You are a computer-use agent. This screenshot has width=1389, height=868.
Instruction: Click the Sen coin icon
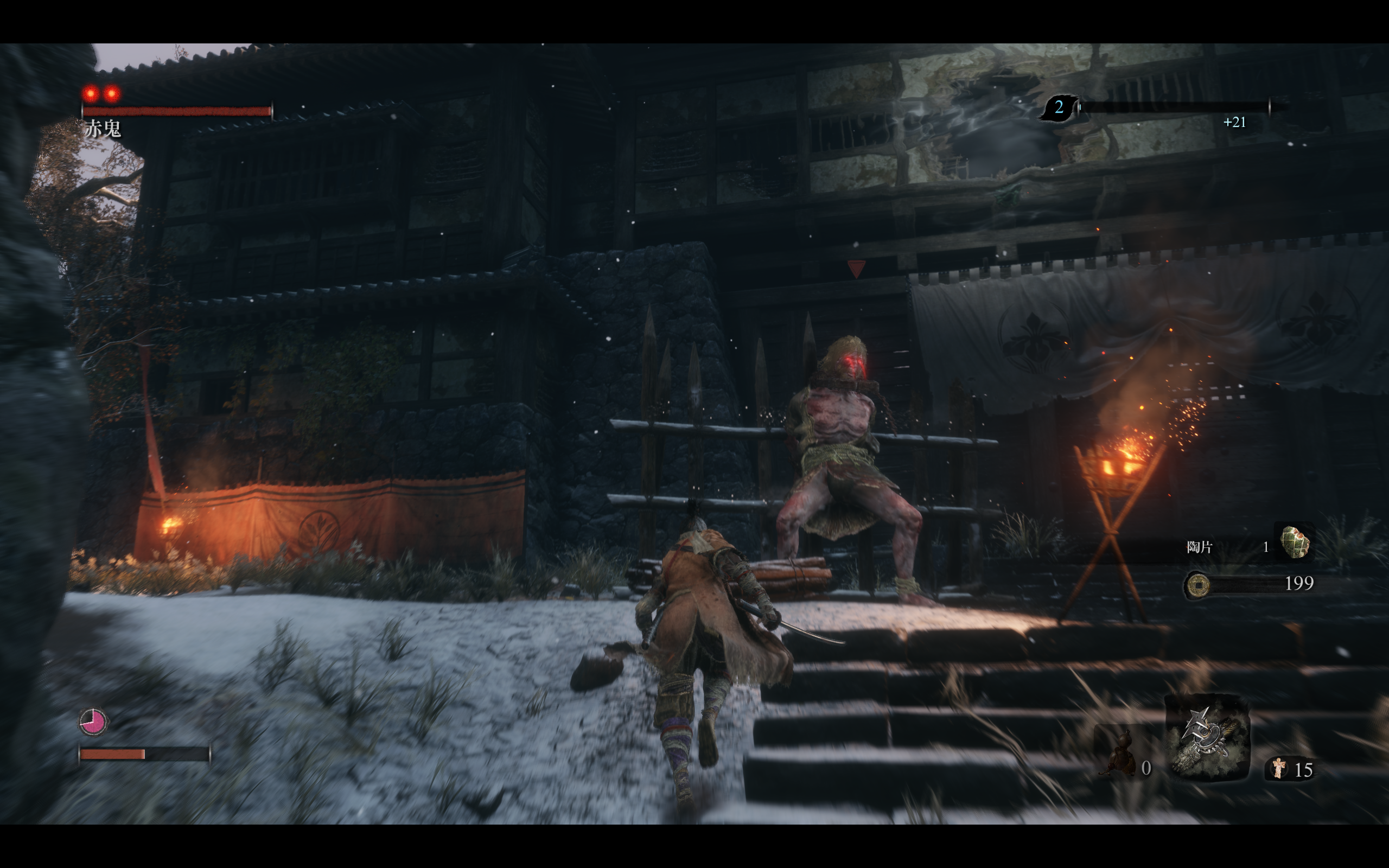1197,585
